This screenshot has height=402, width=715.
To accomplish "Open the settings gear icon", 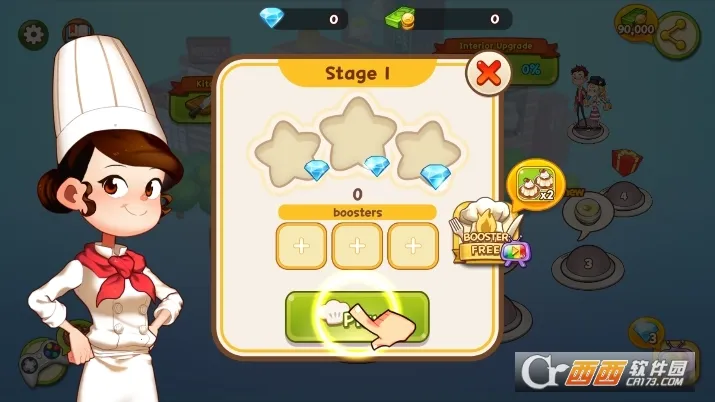I will click(35, 34).
